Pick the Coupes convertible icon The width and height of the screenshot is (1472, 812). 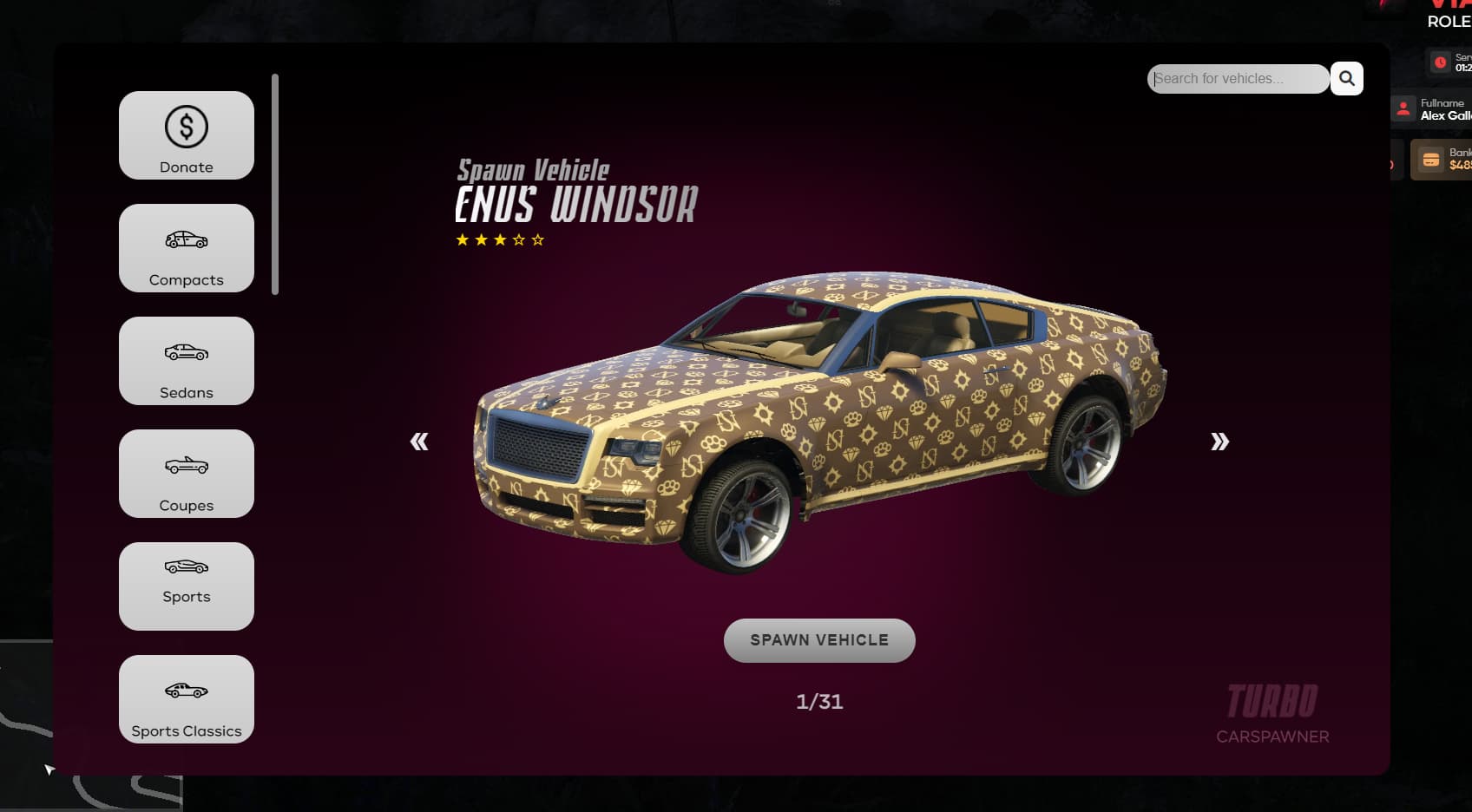pos(186,466)
